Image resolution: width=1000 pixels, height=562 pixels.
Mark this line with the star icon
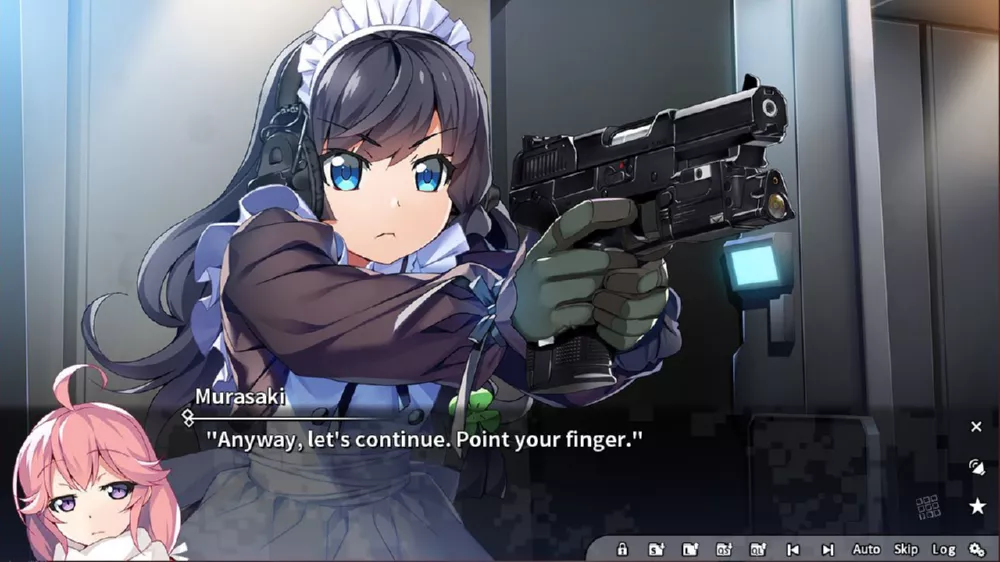click(x=977, y=506)
